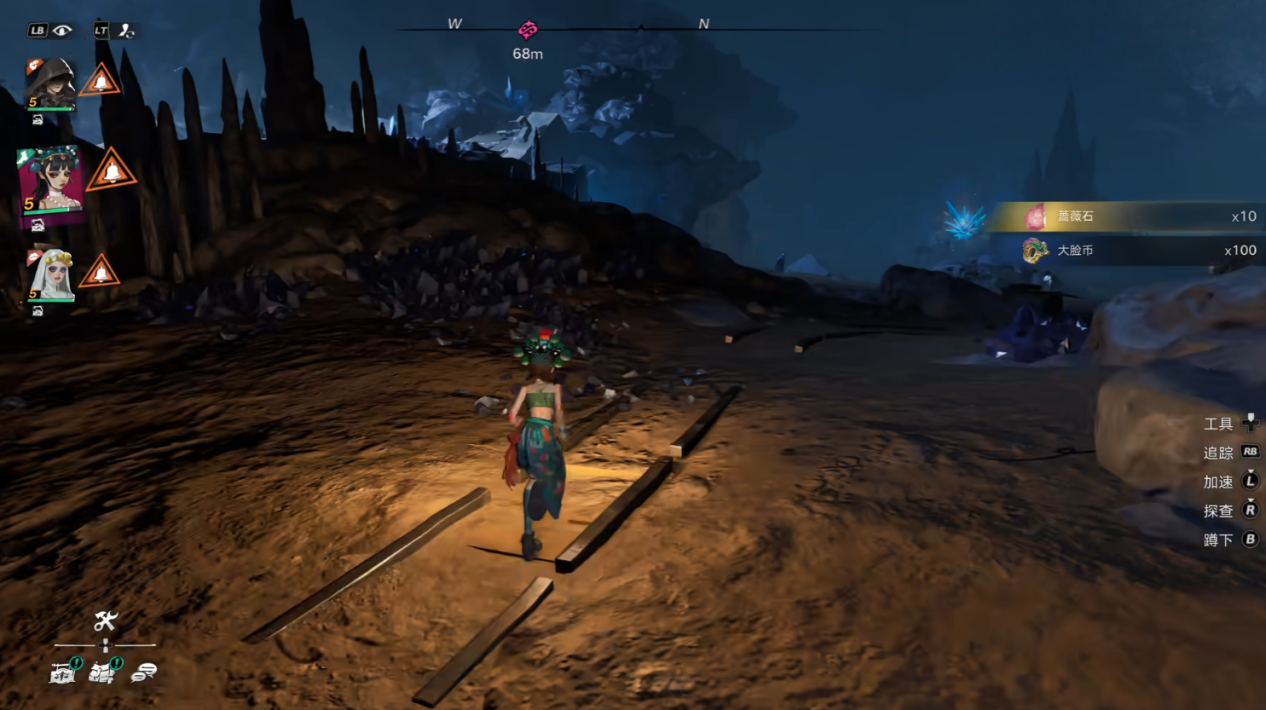The width and height of the screenshot is (1266, 710).
Task: Click the bell alert beside hooded teammate
Action: pos(100,80)
